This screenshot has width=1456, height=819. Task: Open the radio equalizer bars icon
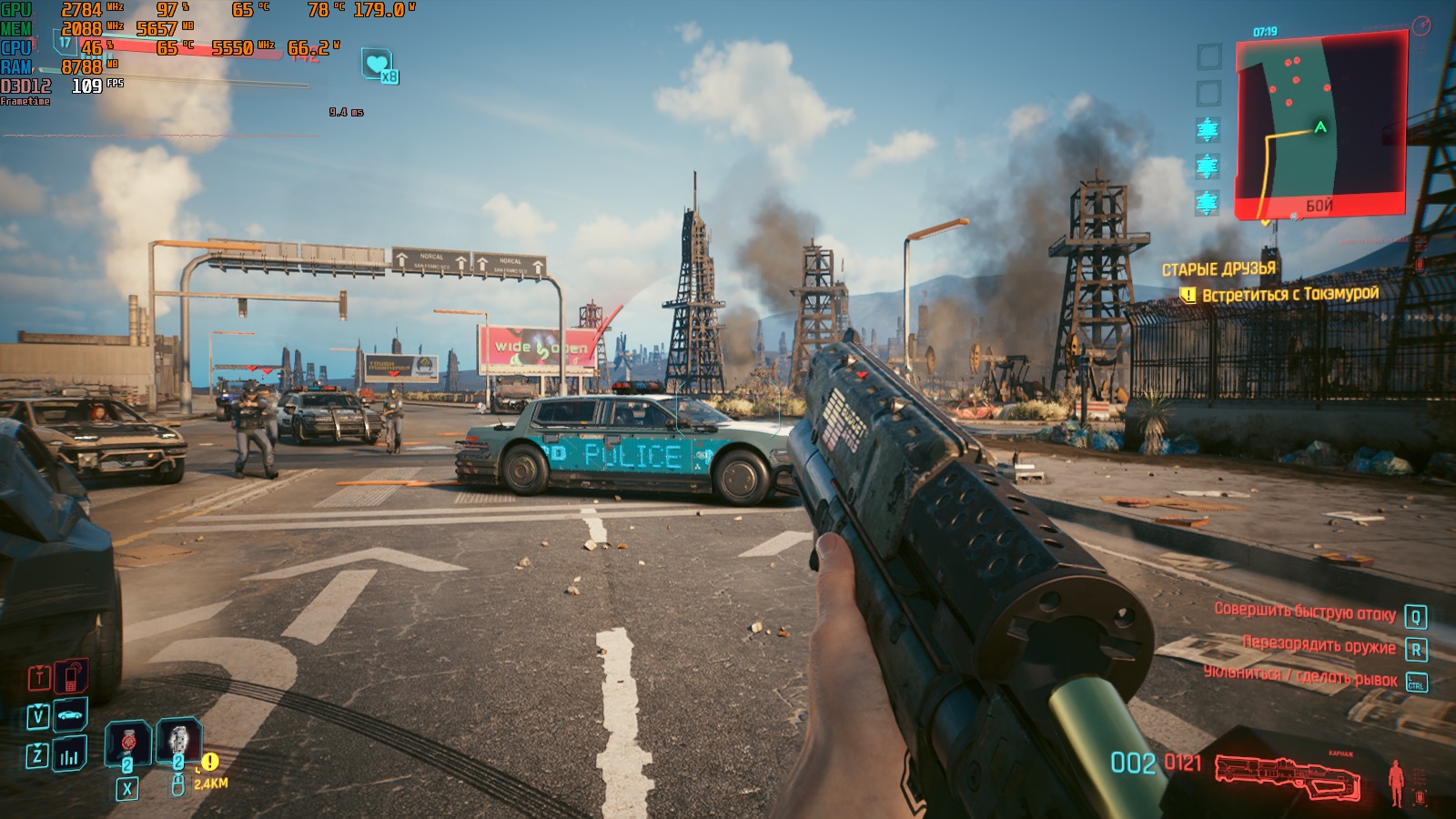70,755
